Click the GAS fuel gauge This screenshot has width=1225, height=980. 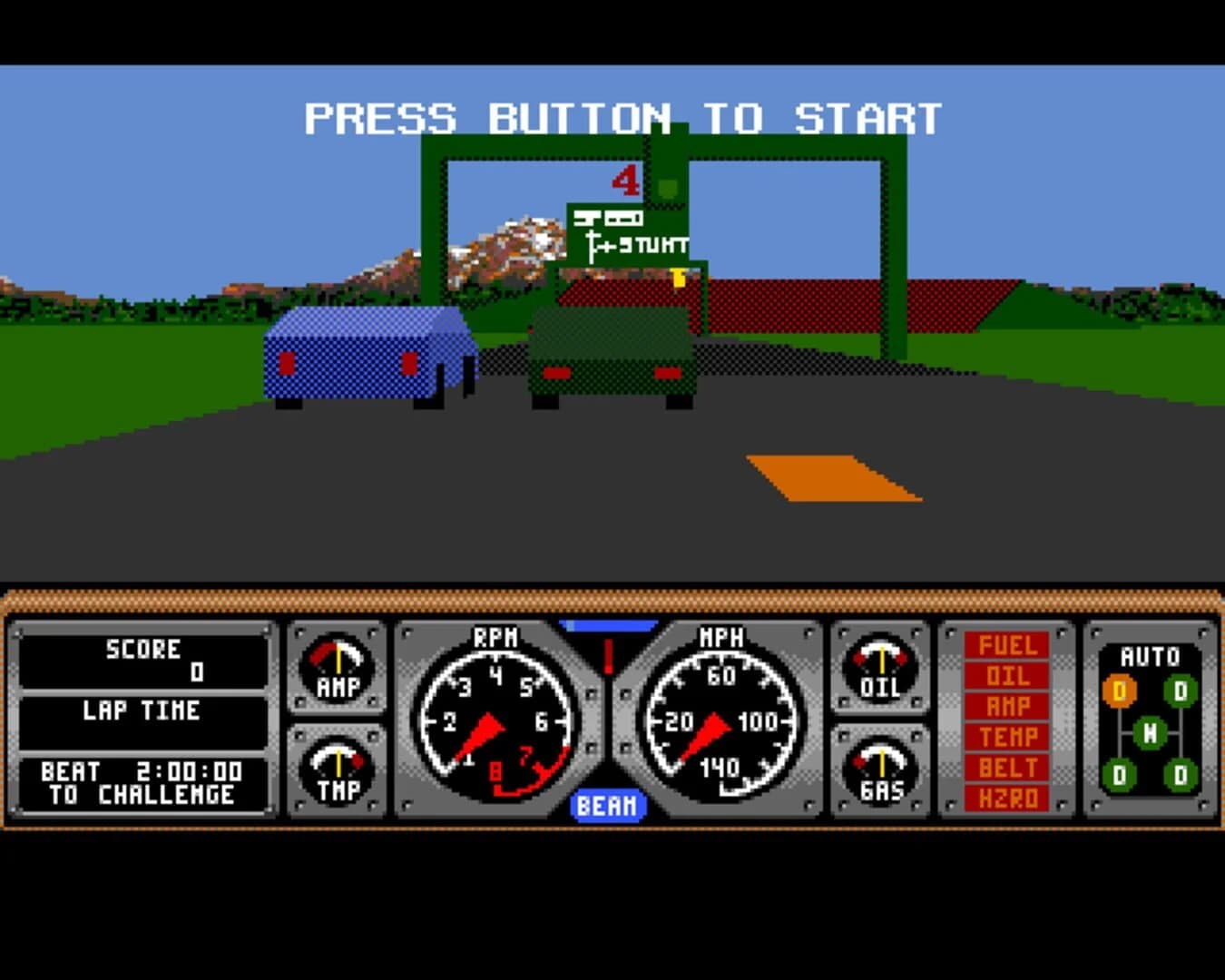(x=881, y=767)
